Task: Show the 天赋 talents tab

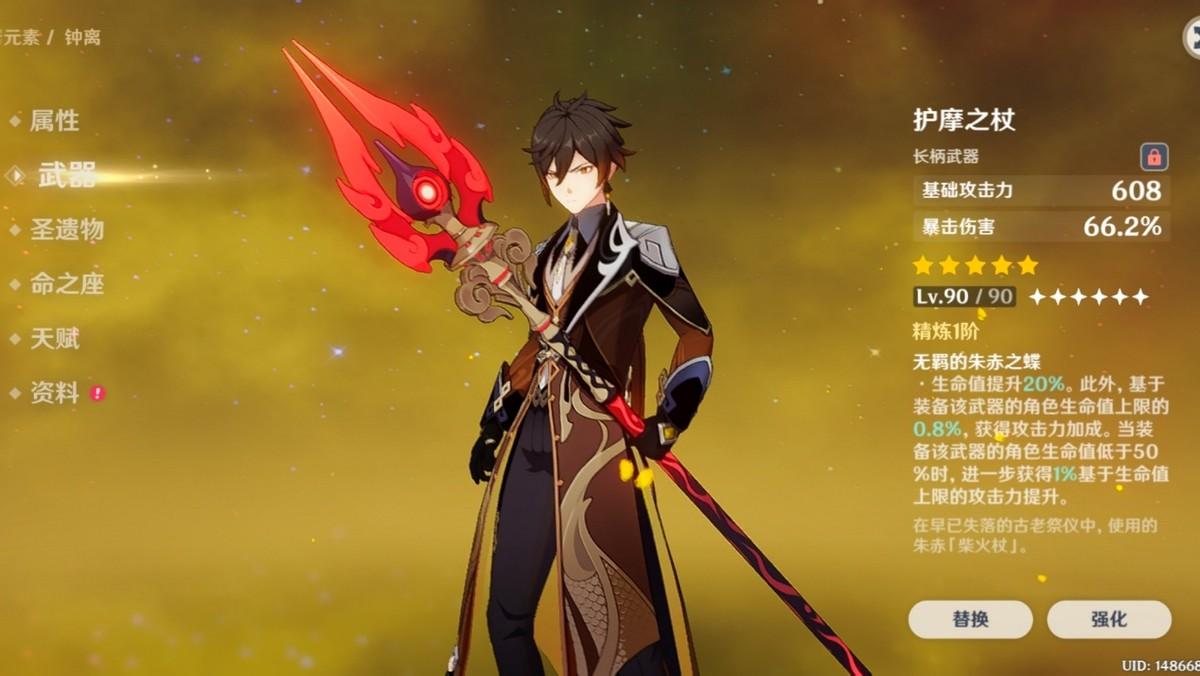Action: 54,339
